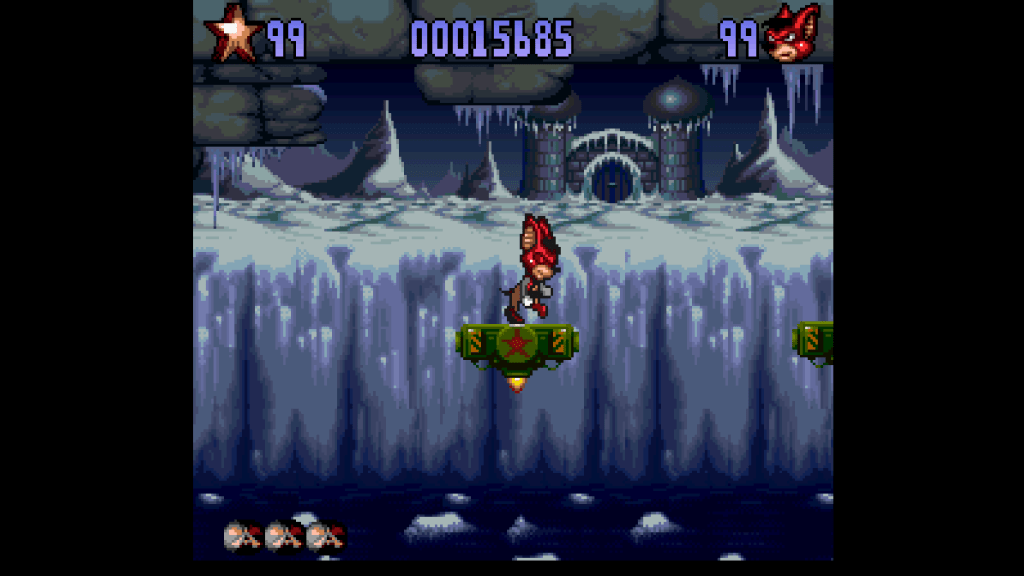Select the Aero bat face lives icon
This screenshot has height=576, width=1024.
[790, 38]
